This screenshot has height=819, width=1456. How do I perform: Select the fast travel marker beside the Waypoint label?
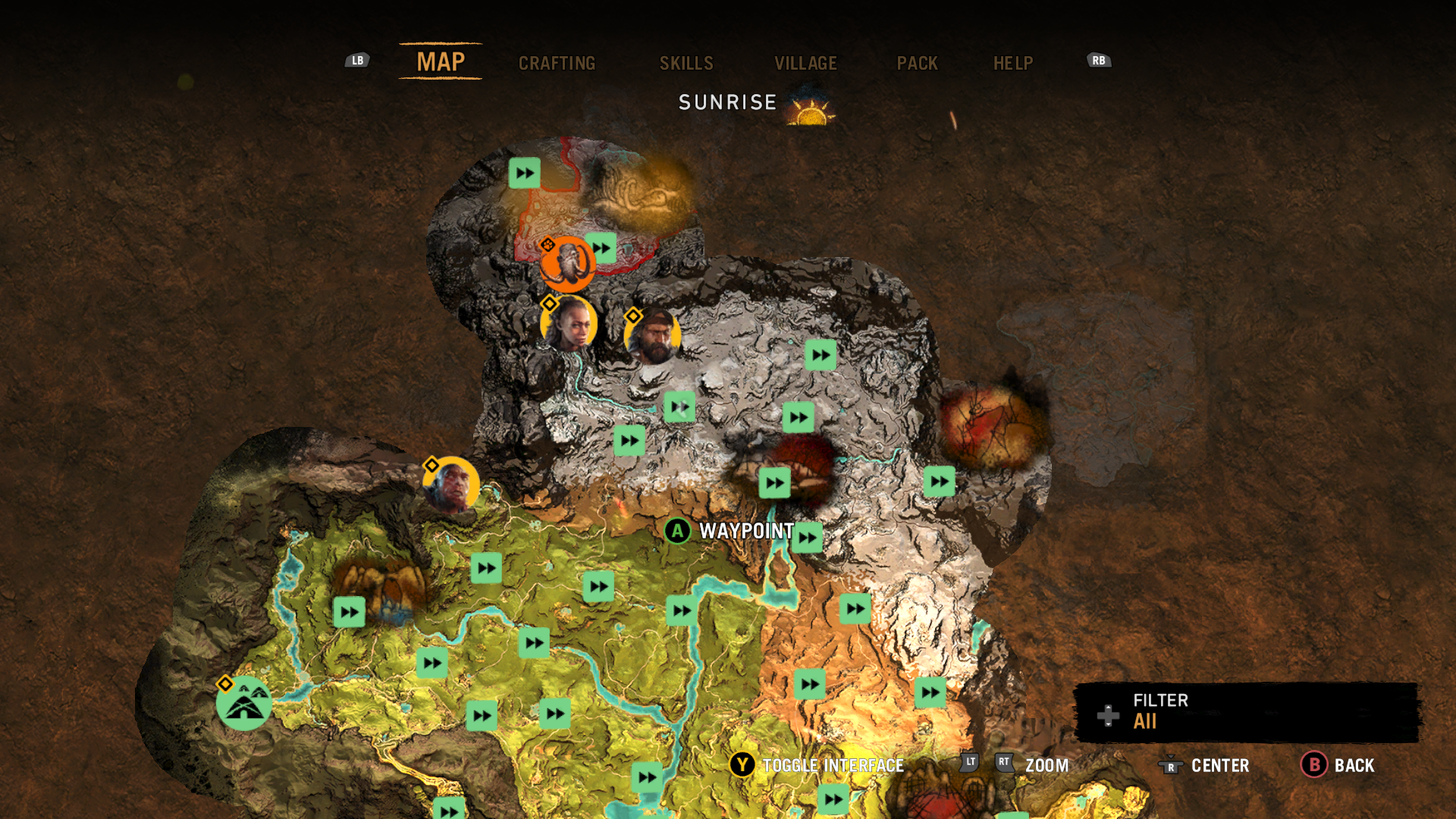point(808,538)
